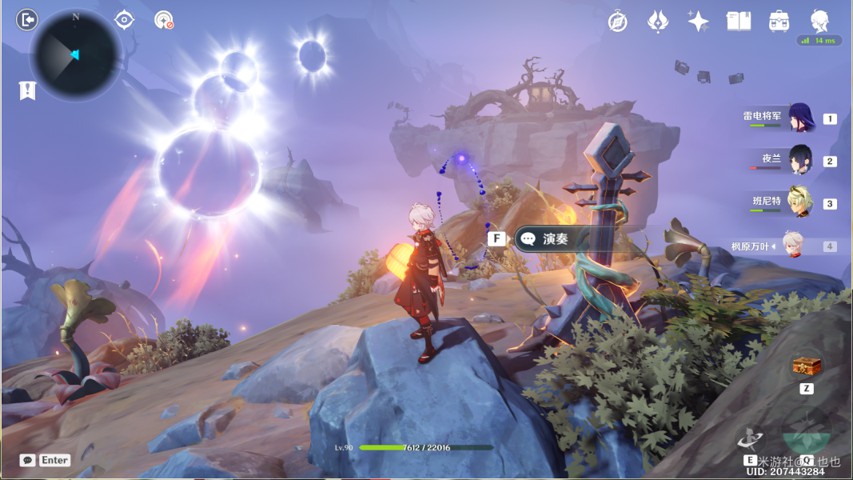Click the eye-shaped icon beside the minimap
Viewport: 853px width, 480px height.
point(124,20)
